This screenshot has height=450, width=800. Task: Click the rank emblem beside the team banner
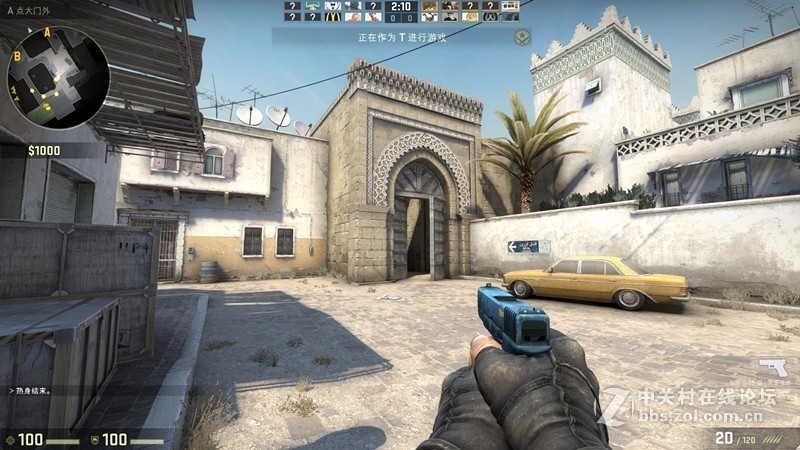521,37
